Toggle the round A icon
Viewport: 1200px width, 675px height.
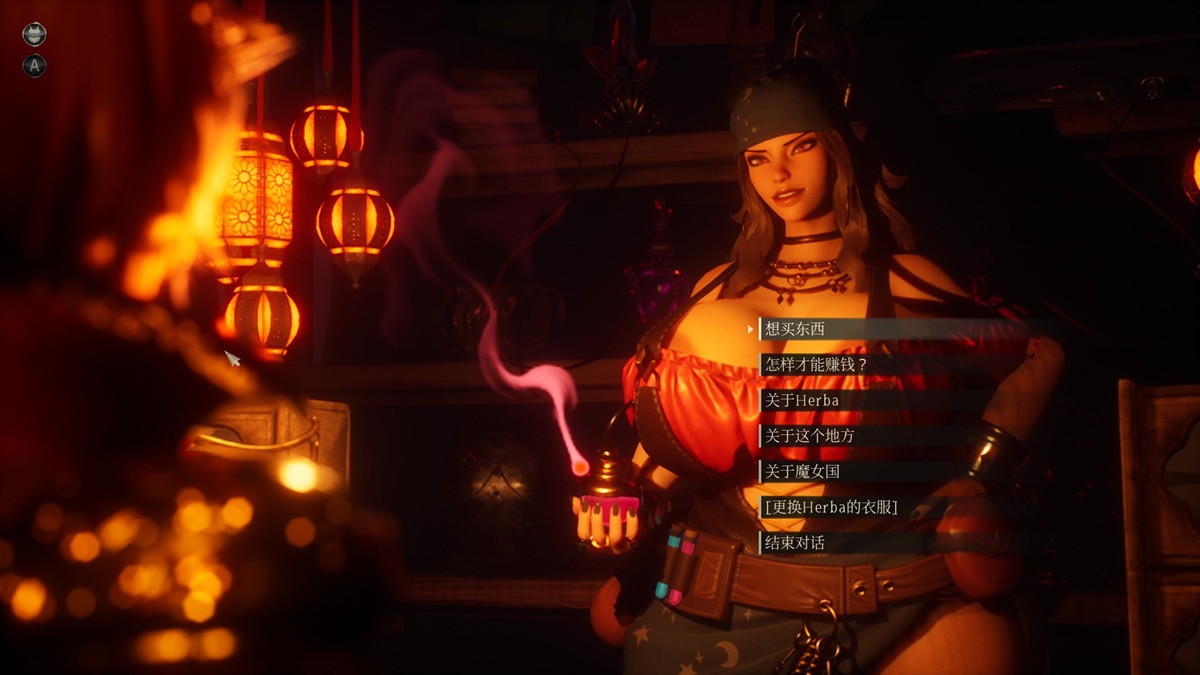tap(35, 66)
